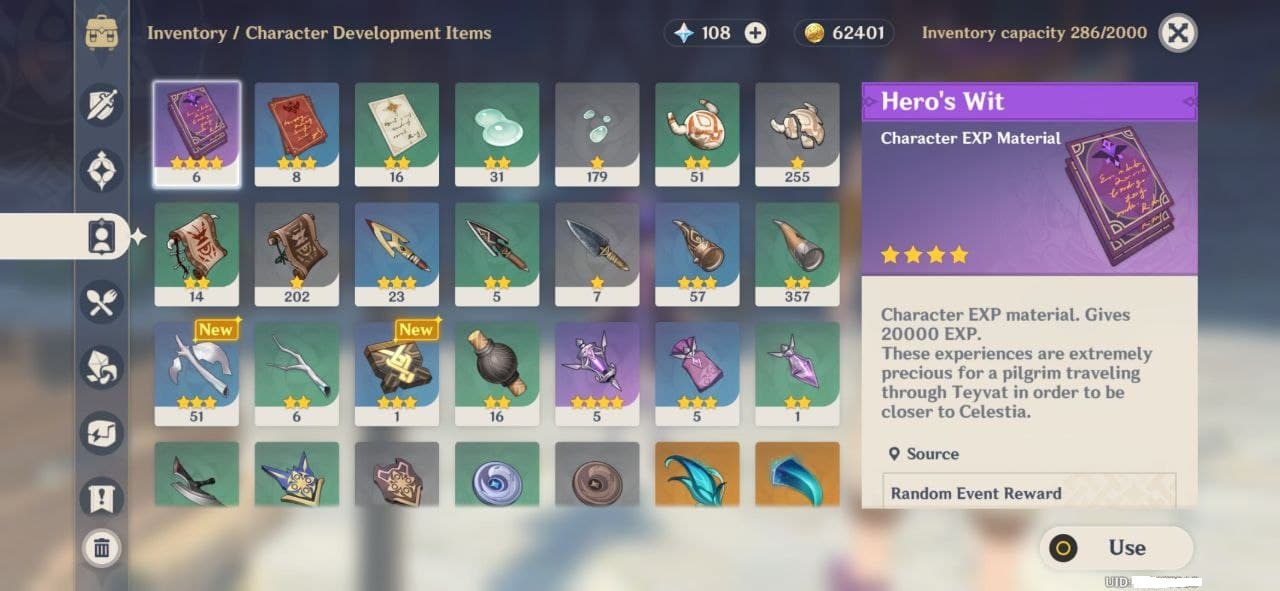The image size is (1280, 591).
Task: Open the Food inventory tab
Action: [103, 302]
